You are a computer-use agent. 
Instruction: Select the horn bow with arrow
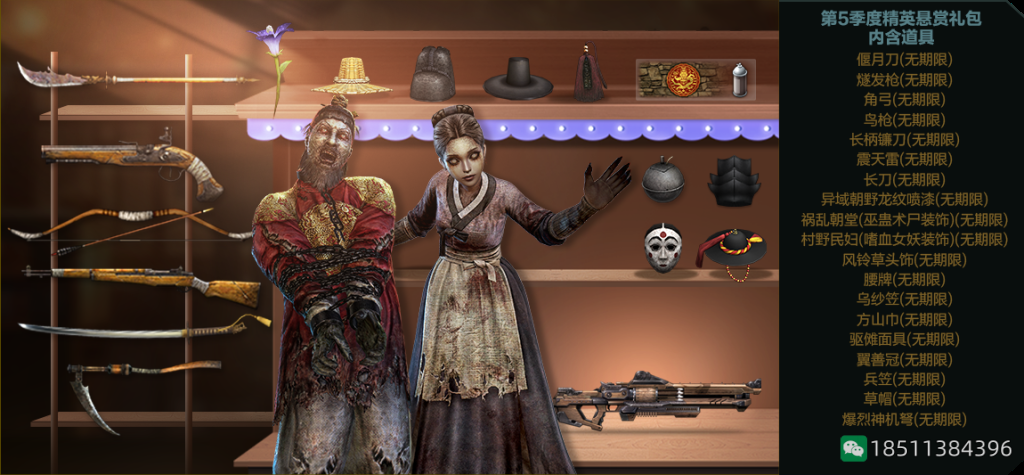130,224
